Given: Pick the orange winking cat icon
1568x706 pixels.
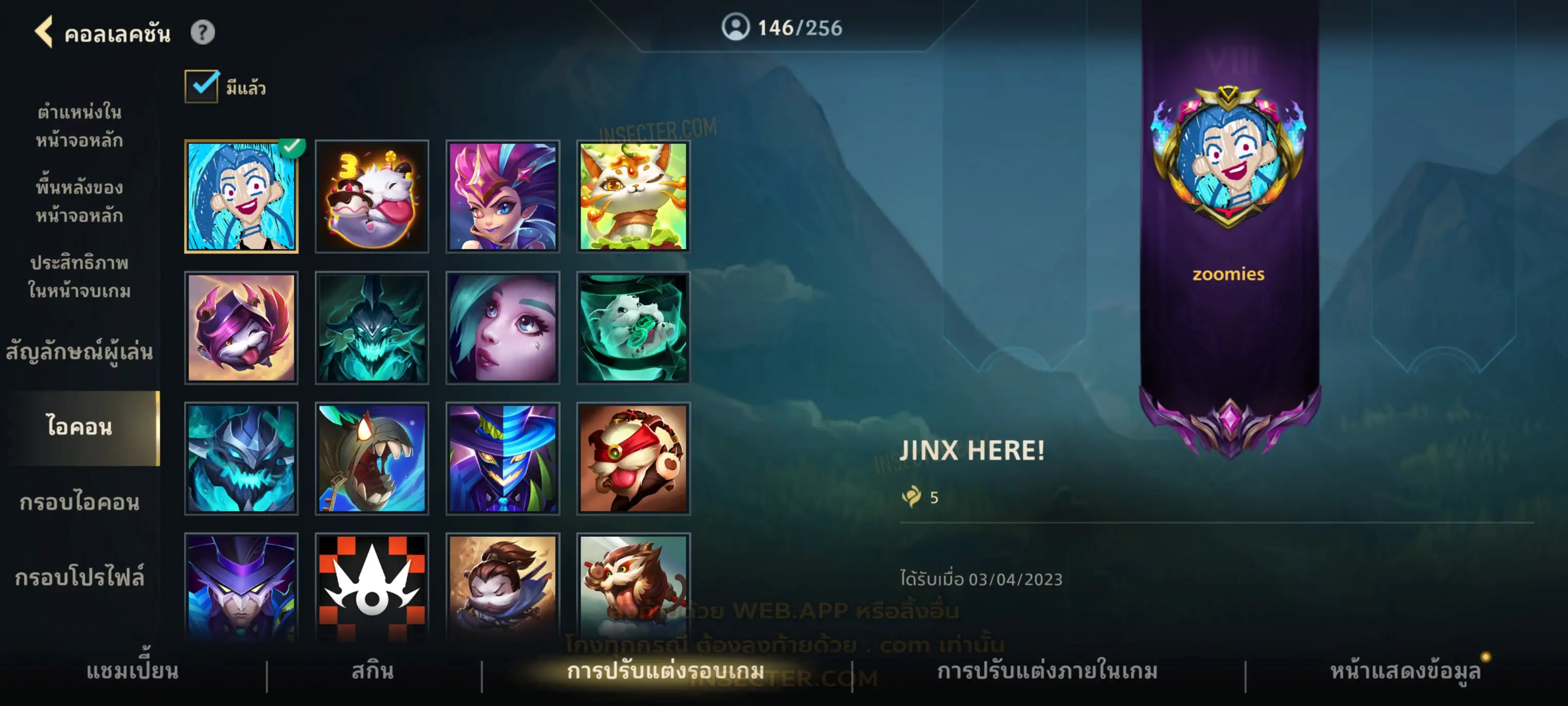Looking at the screenshot, I should [x=633, y=197].
